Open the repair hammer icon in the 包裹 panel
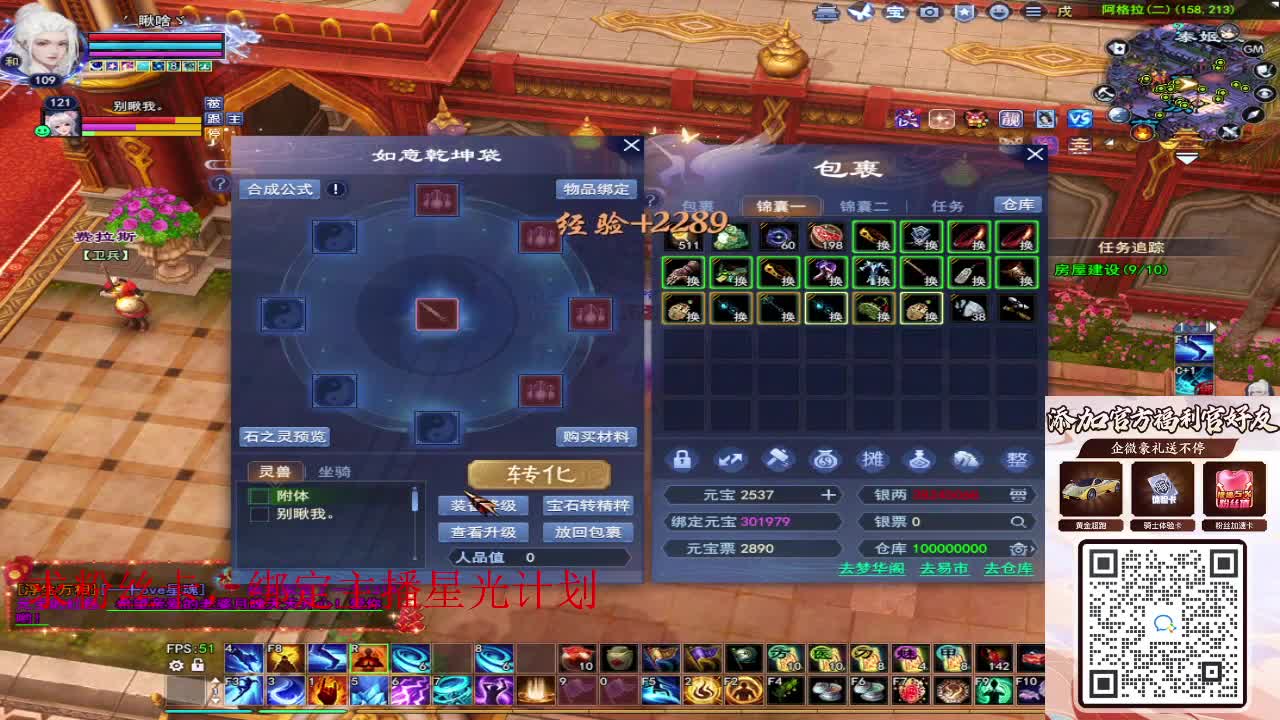Screen dimensions: 1280x720 coord(779,460)
